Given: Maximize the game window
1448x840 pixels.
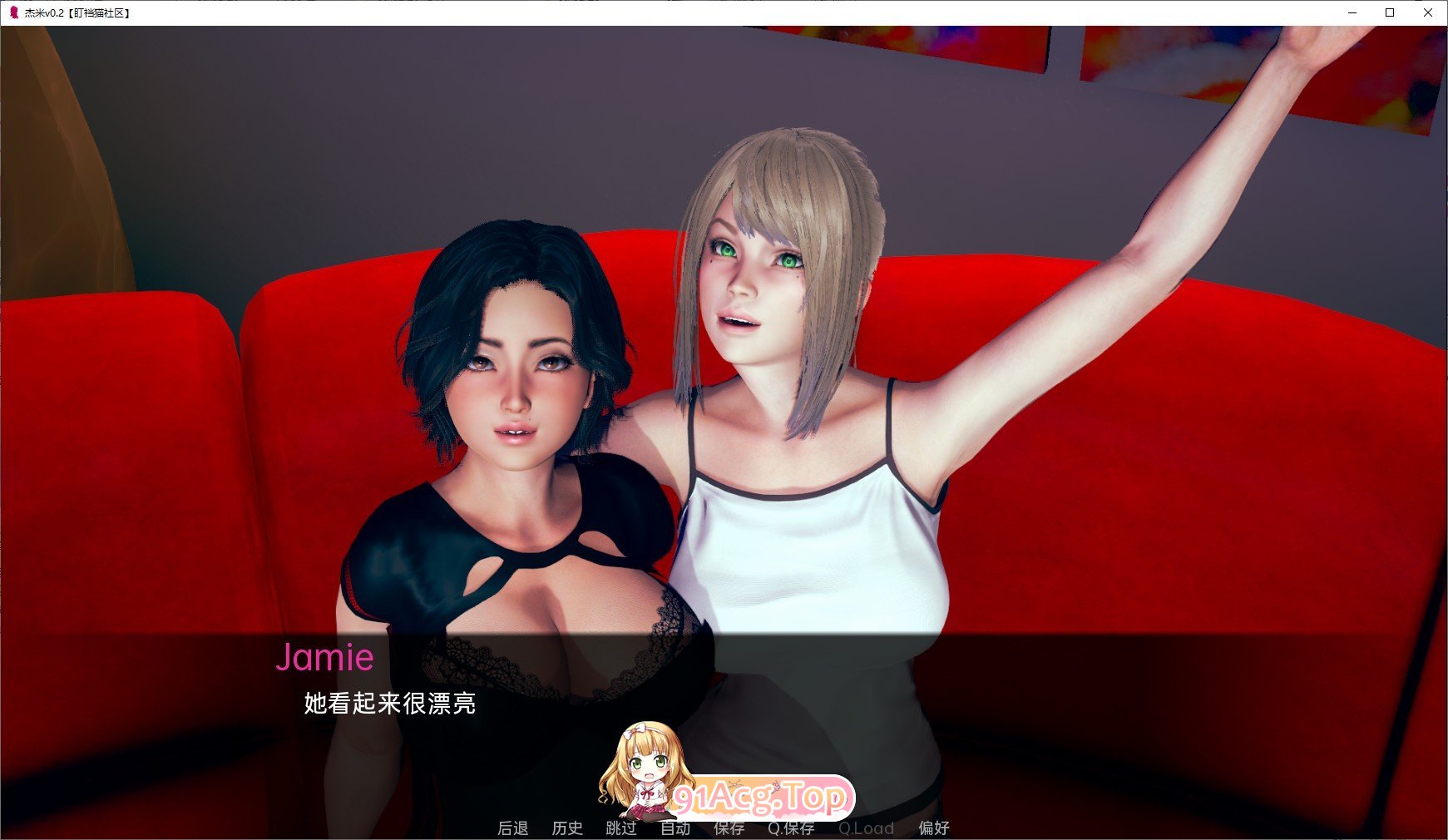Looking at the screenshot, I should pyautogui.click(x=1388, y=12).
